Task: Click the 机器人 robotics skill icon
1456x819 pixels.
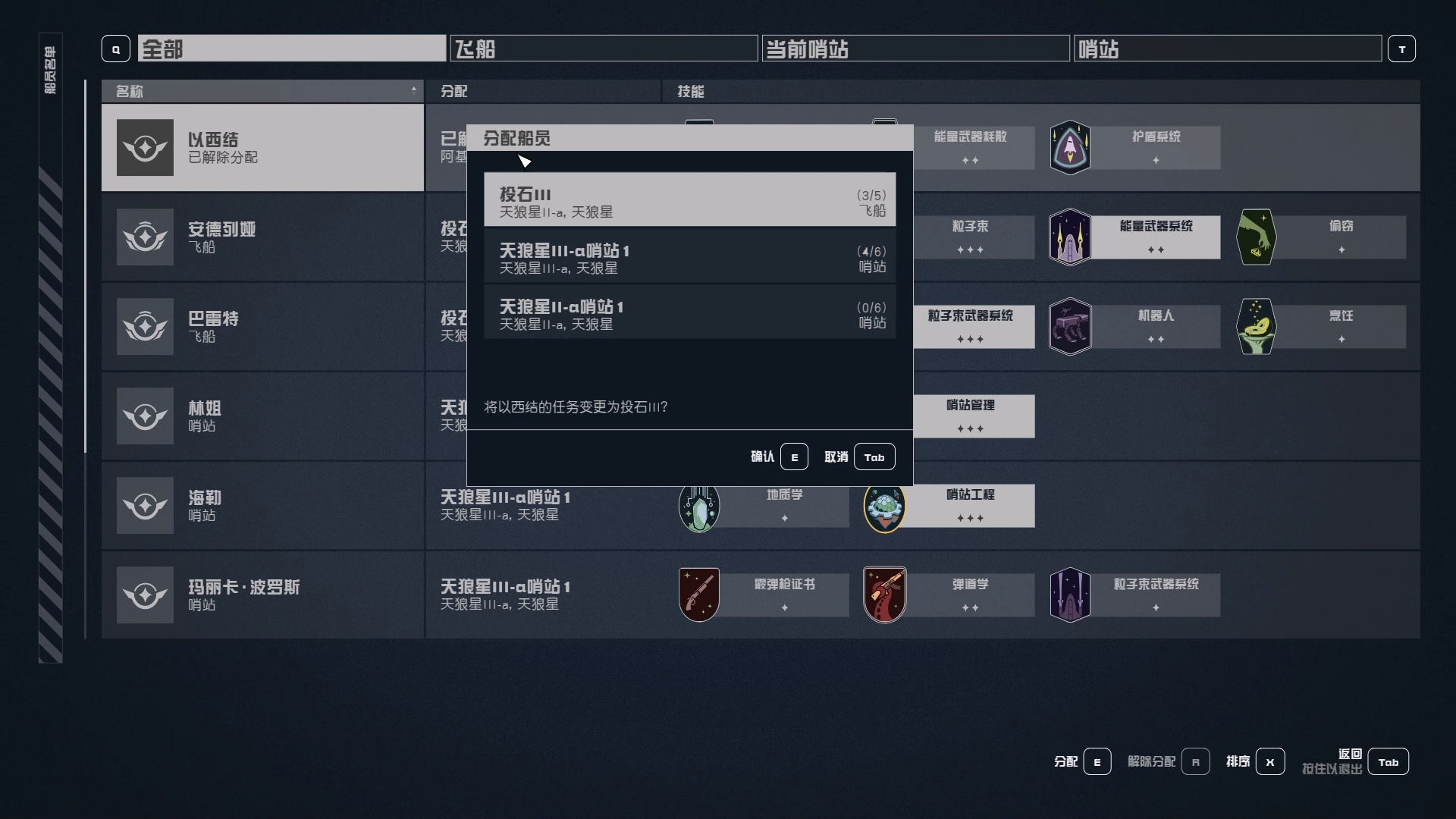Action: tap(1070, 326)
